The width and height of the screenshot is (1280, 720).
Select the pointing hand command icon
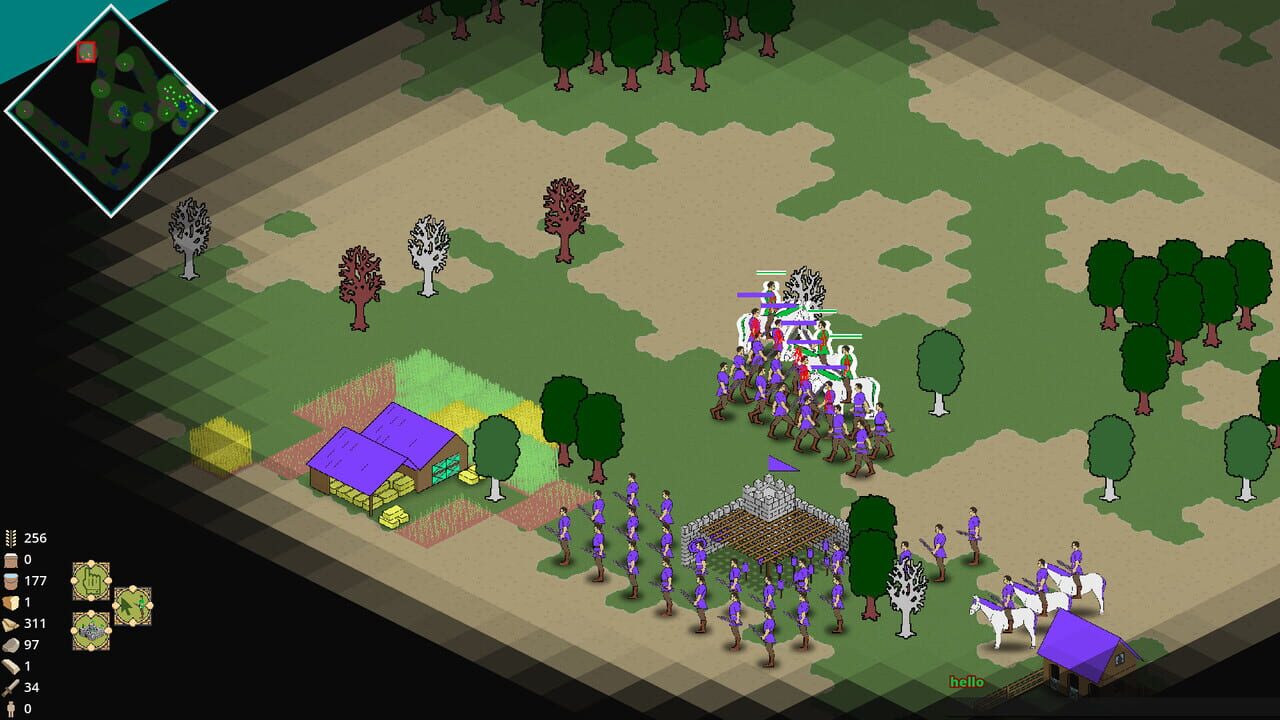click(x=92, y=580)
